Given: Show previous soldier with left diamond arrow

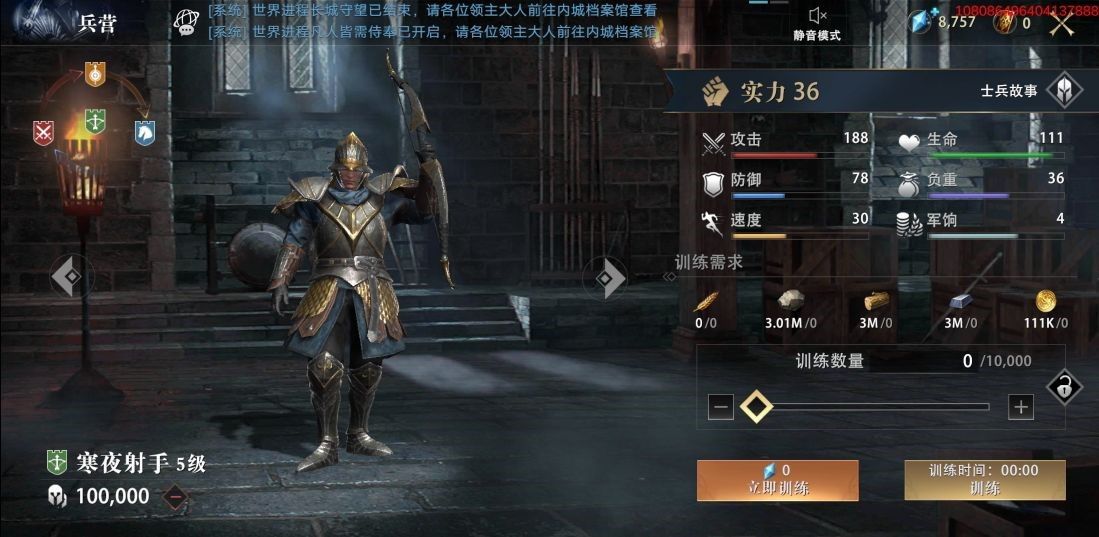Looking at the screenshot, I should [70, 277].
